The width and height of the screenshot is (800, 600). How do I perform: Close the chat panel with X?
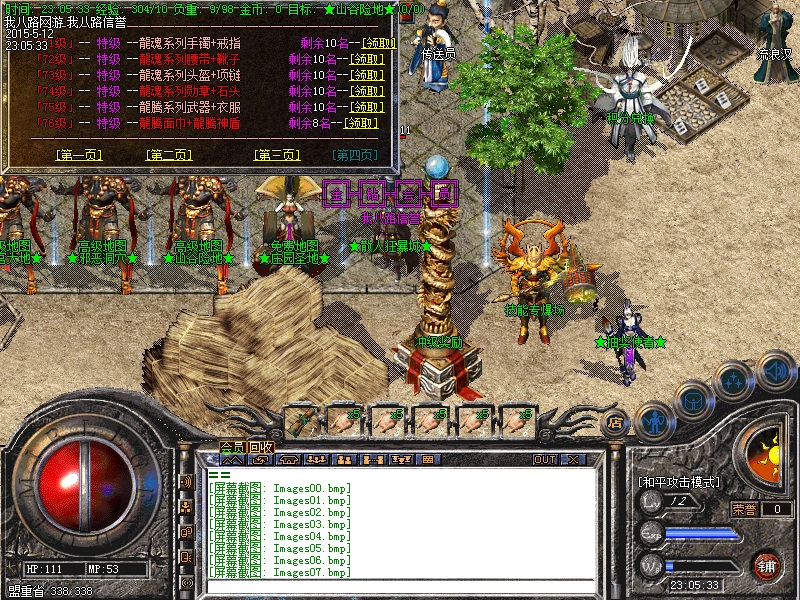[x=573, y=460]
